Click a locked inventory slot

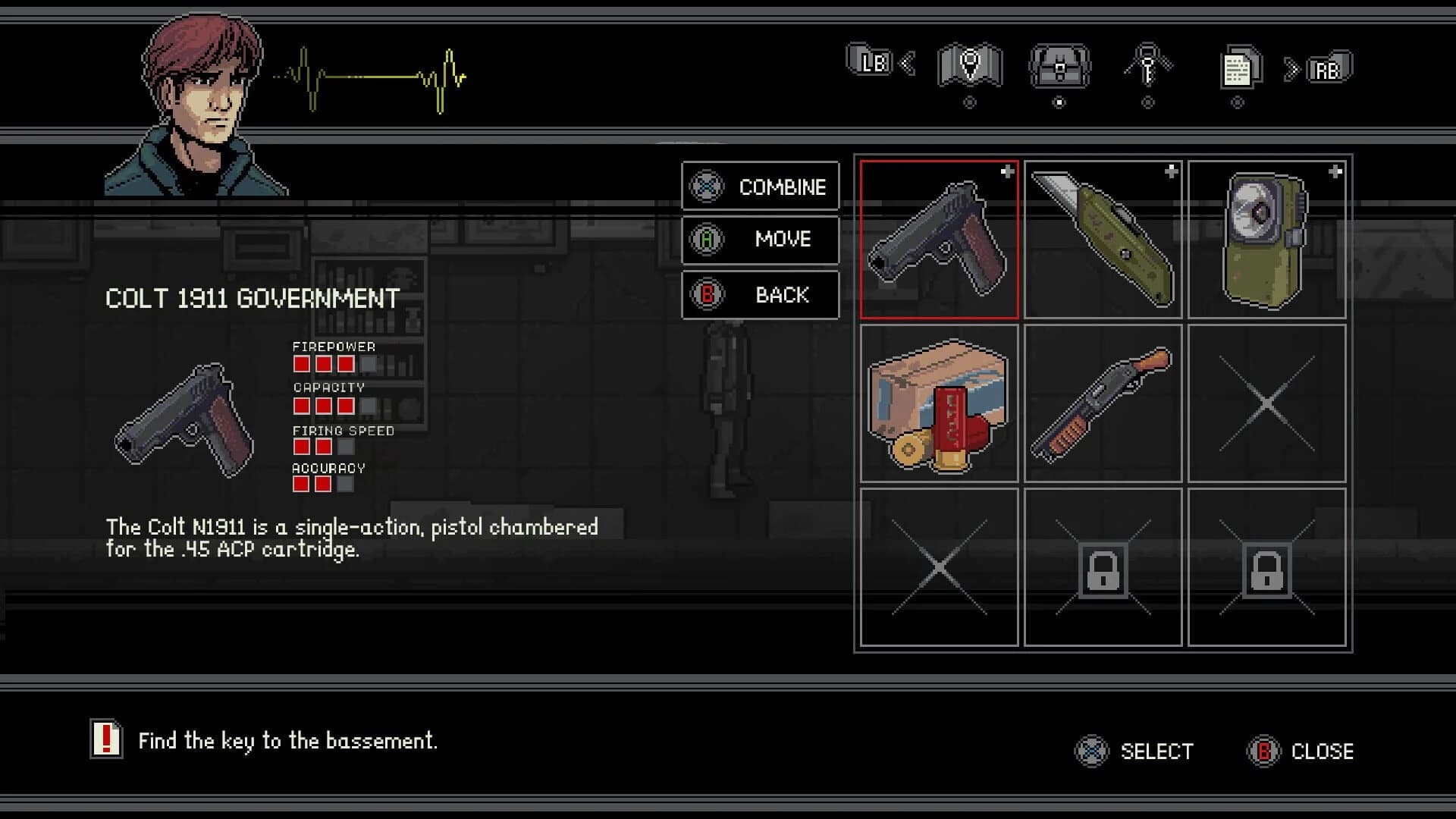click(x=1103, y=567)
